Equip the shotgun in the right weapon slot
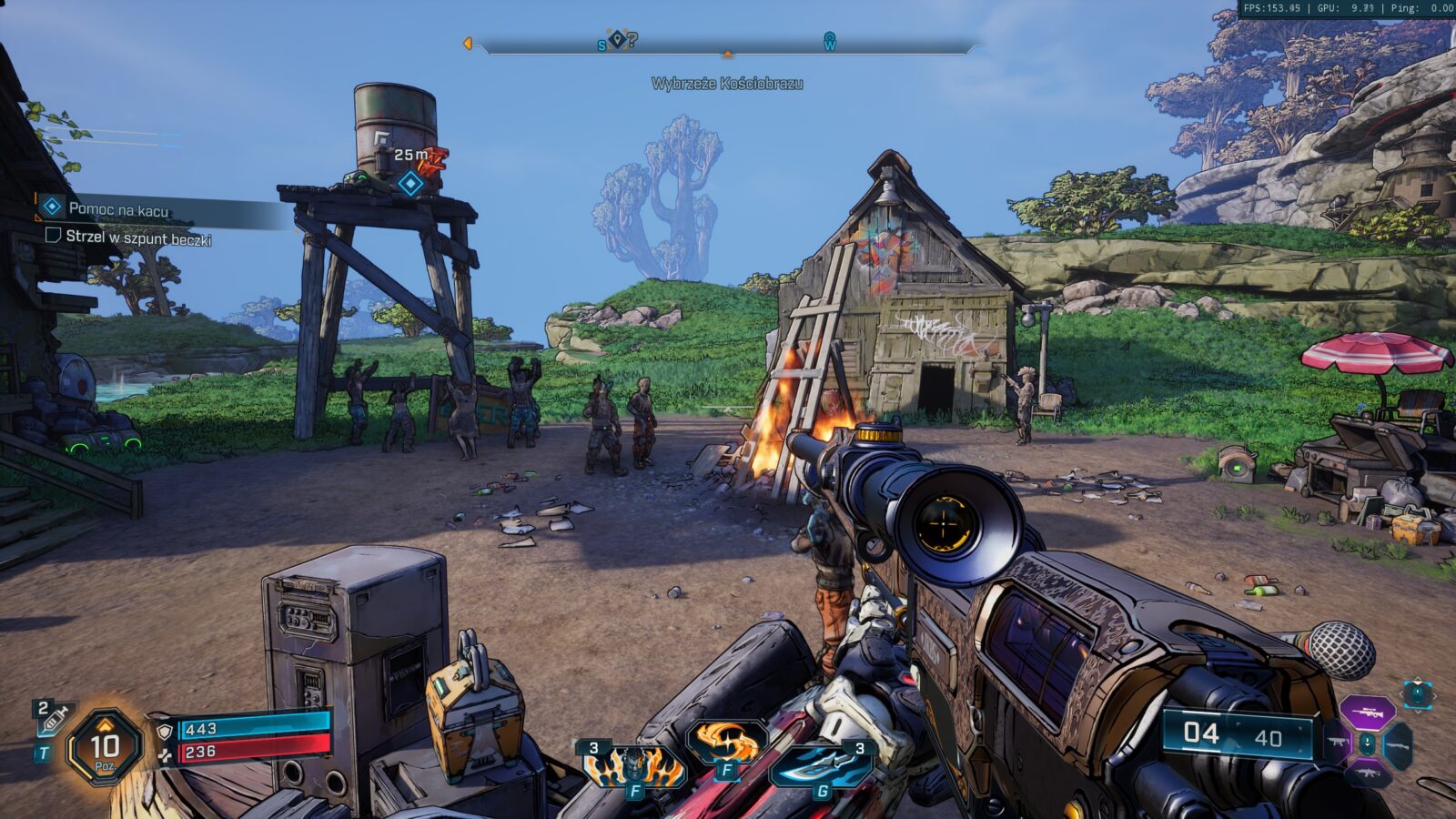The height and width of the screenshot is (819, 1456). (1398, 744)
